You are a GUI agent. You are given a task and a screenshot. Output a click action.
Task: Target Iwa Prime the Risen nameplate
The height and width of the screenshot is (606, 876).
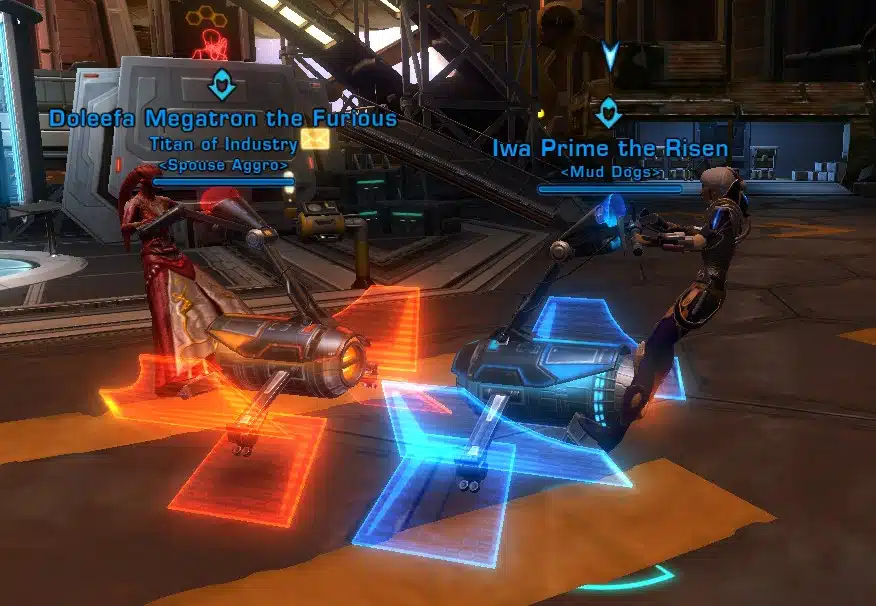click(609, 150)
